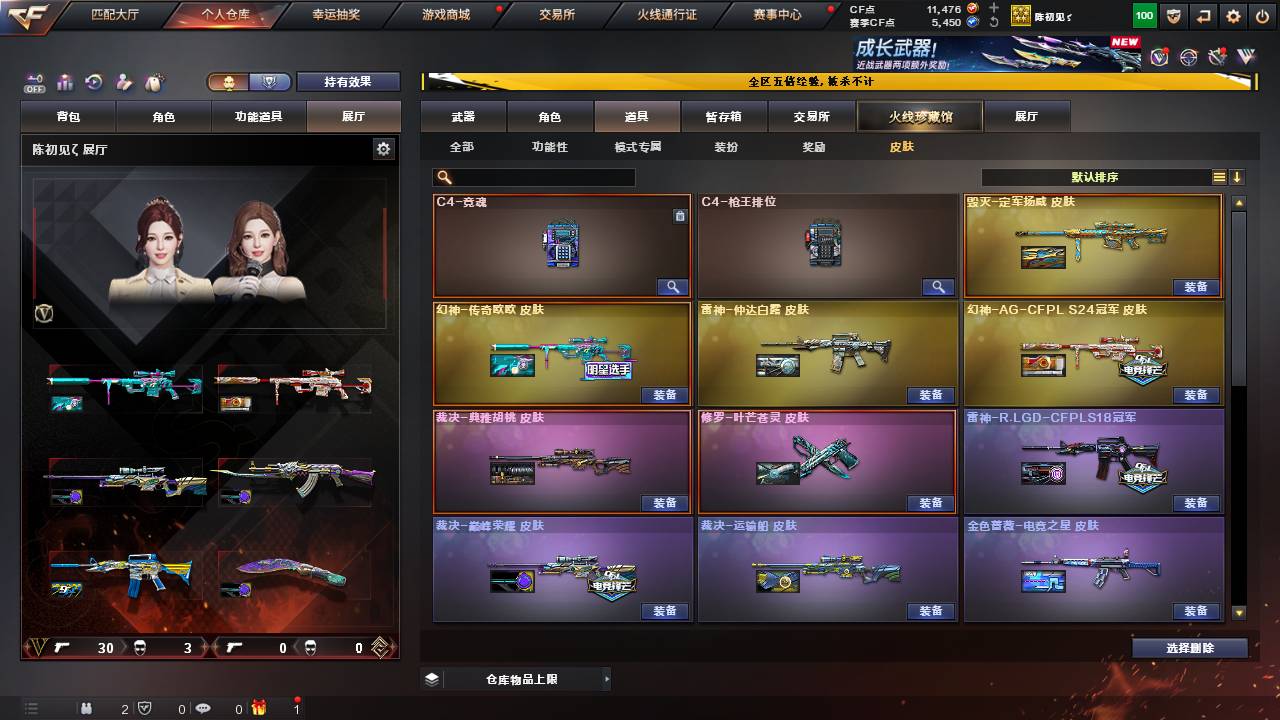
Task: Switch the display toggle to the character view
Action: point(227,83)
